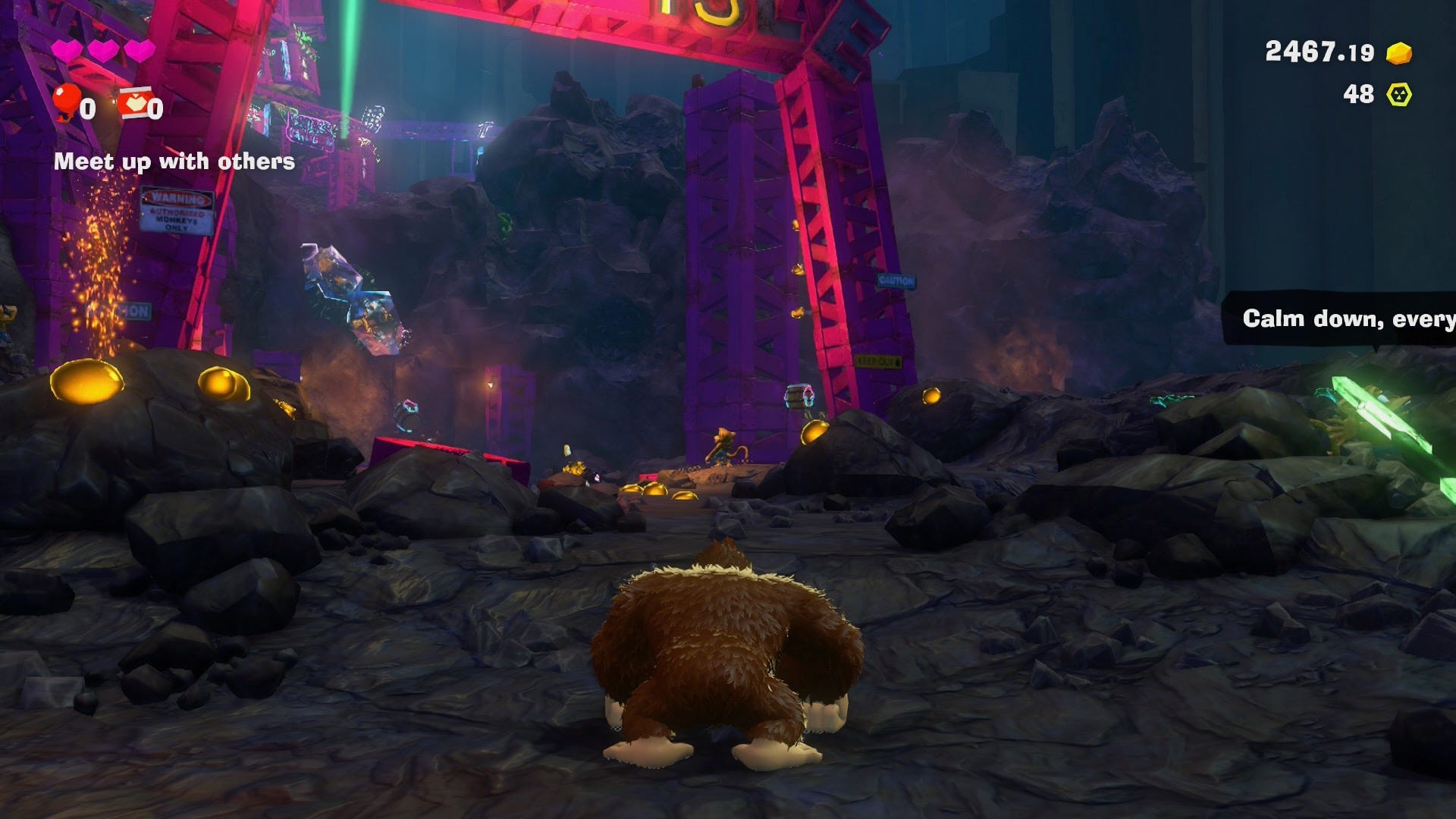Select the red juice can icon
This screenshot has height=819, width=1456.
133,103
